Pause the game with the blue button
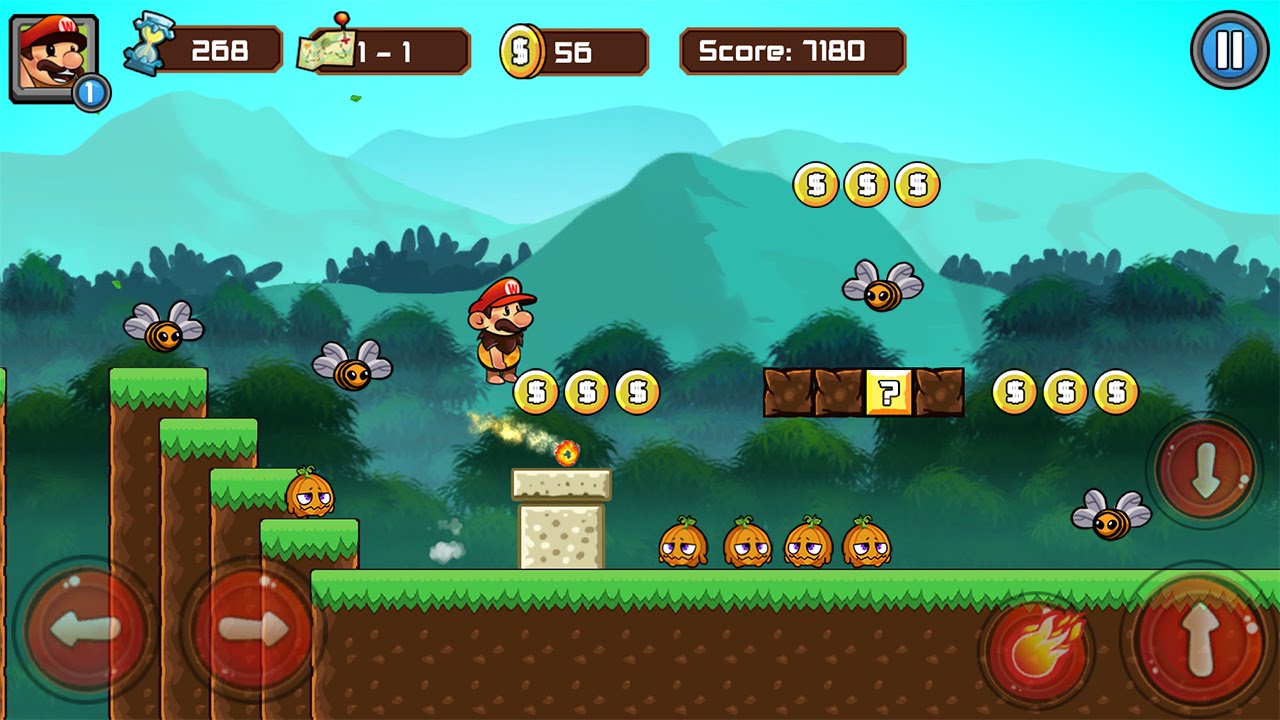This screenshot has width=1280, height=720. pos(1229,50)
